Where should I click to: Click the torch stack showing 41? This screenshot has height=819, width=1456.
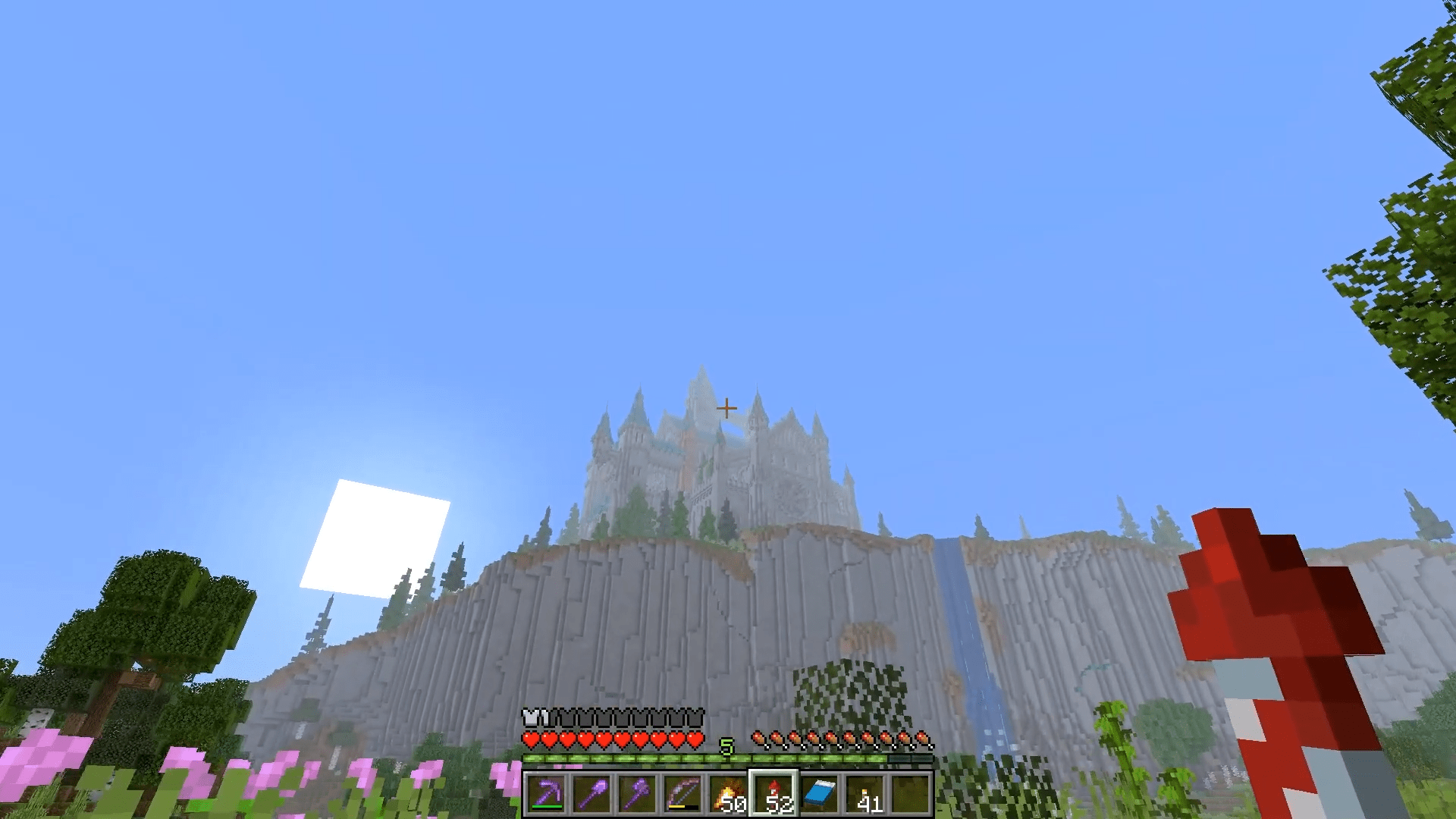click(x=865, y=794)
